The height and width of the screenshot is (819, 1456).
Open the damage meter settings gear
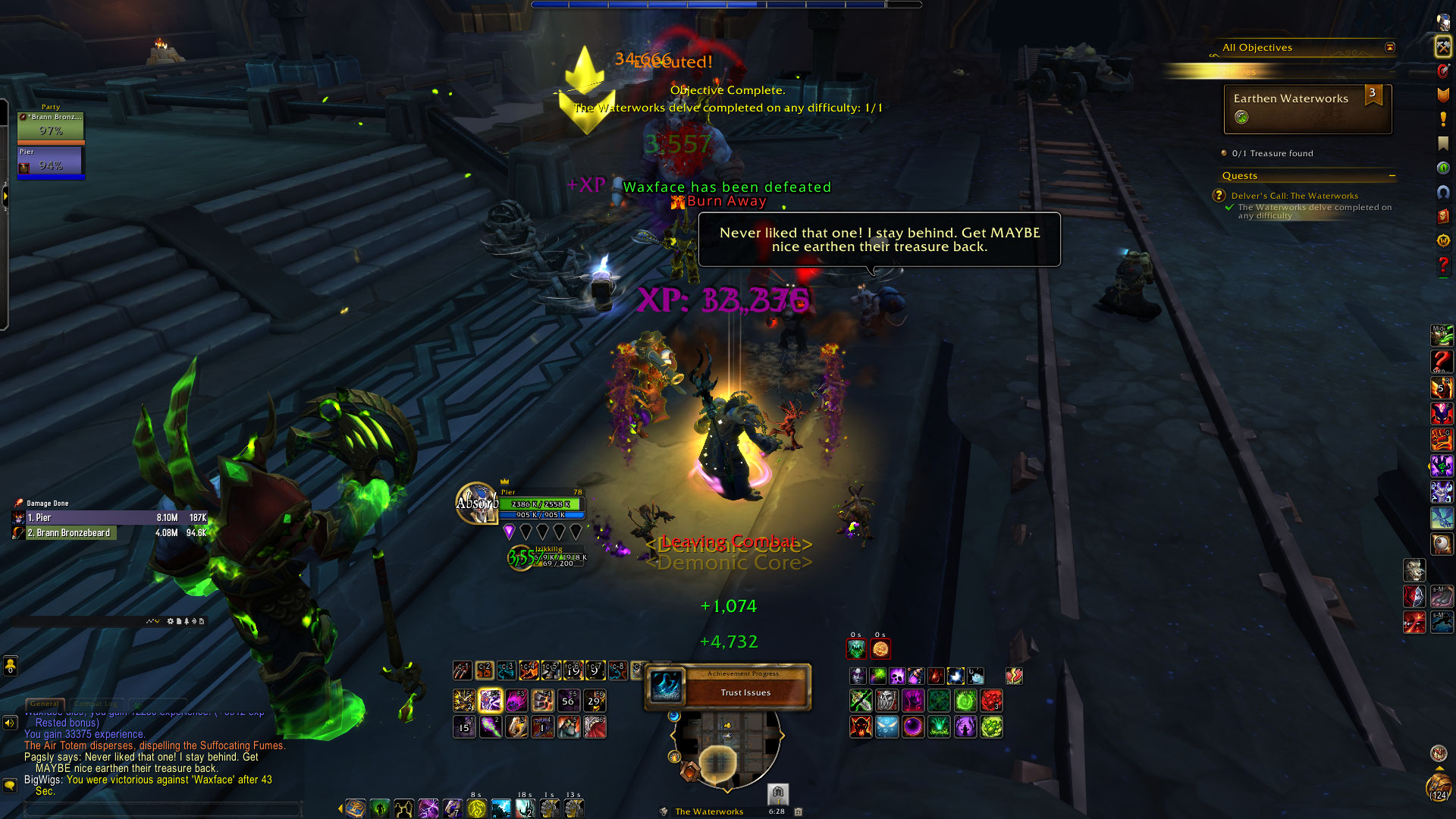click(171, 621)
